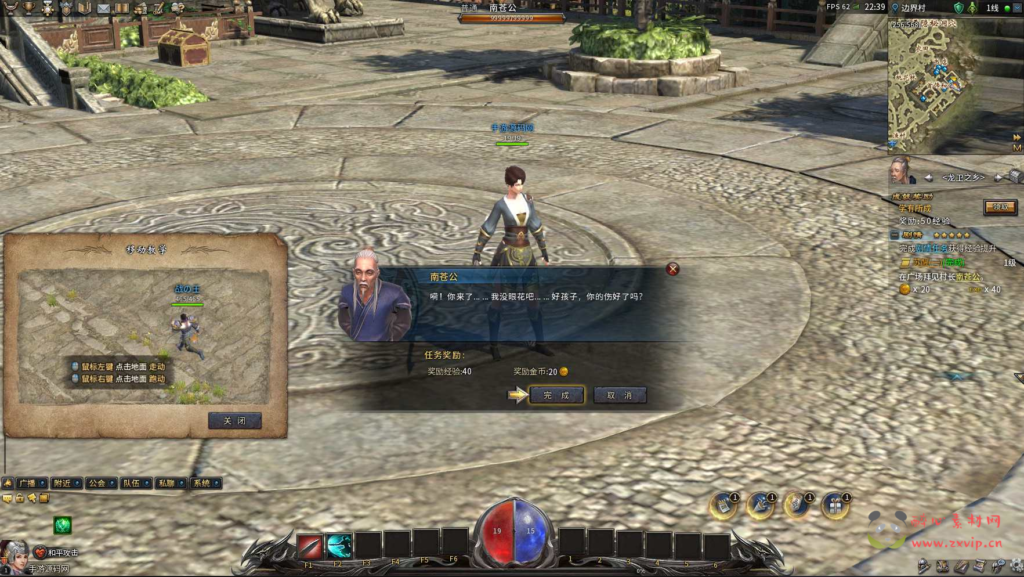Use the red blade skill in F1

(309, 546)
